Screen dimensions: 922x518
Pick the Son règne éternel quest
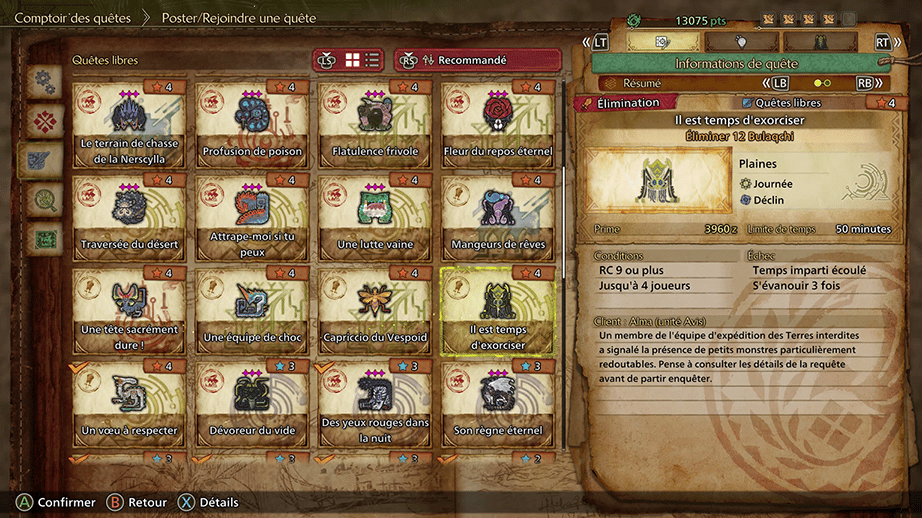click(x=498, y=403)
